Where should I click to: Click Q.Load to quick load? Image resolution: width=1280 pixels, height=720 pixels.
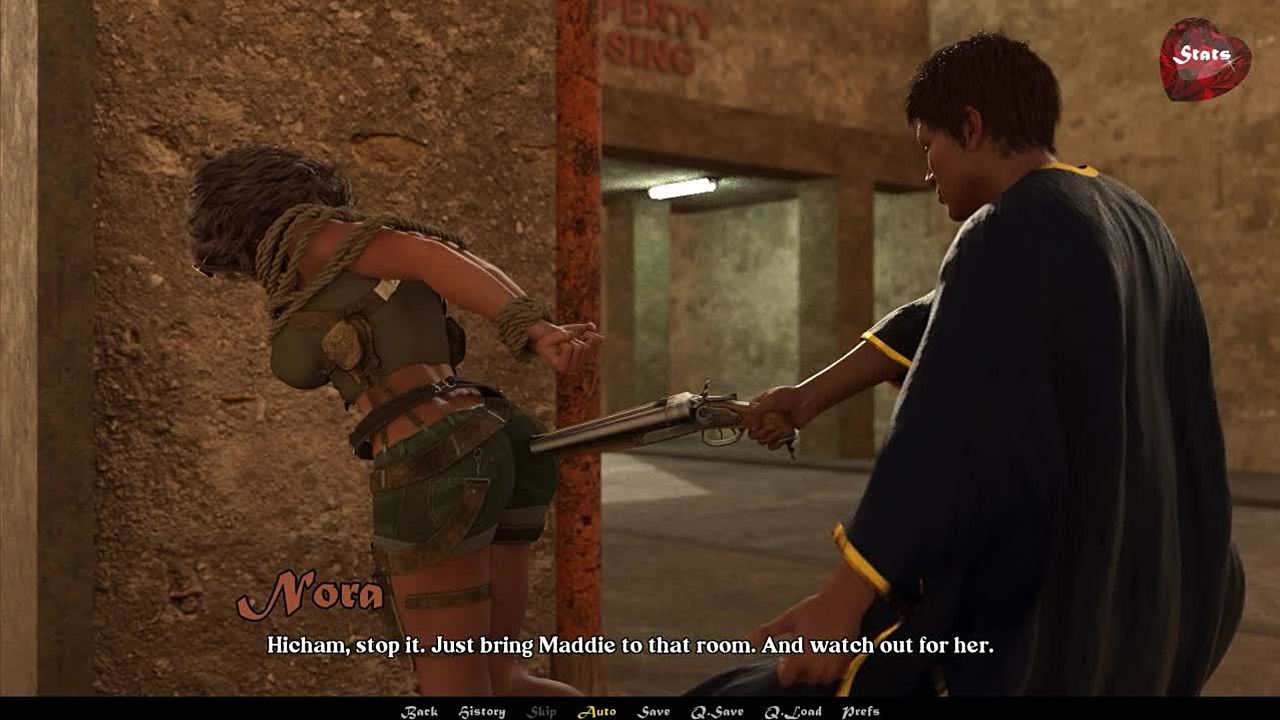(793, 711)
